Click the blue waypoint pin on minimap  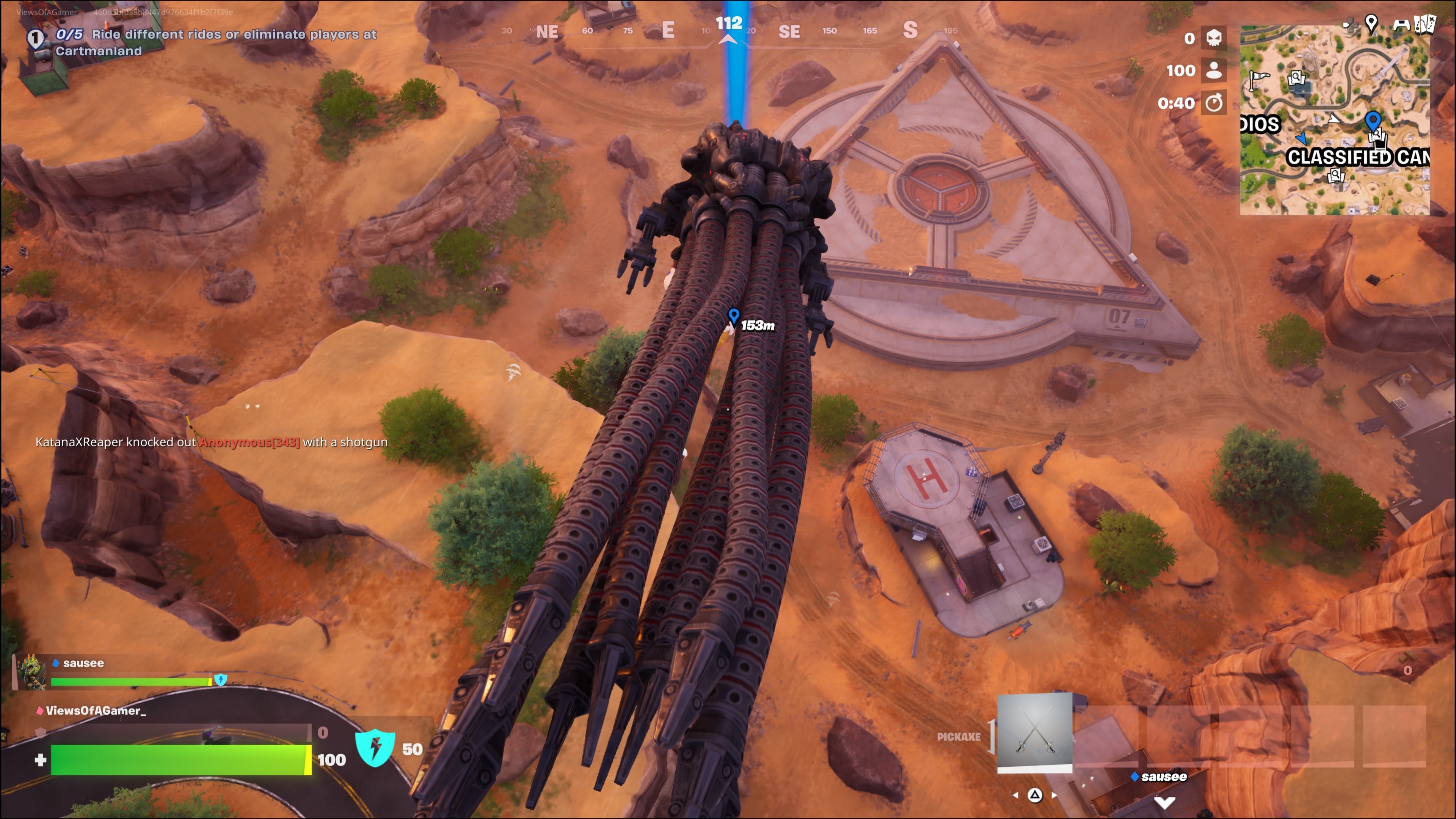1373,121
